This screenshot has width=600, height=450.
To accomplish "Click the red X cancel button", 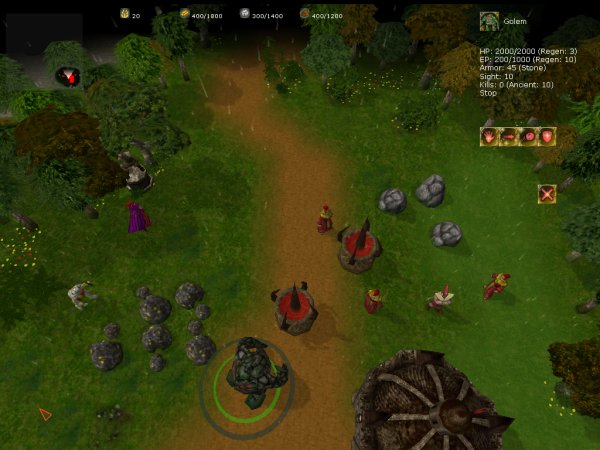I will coord(547,194).
